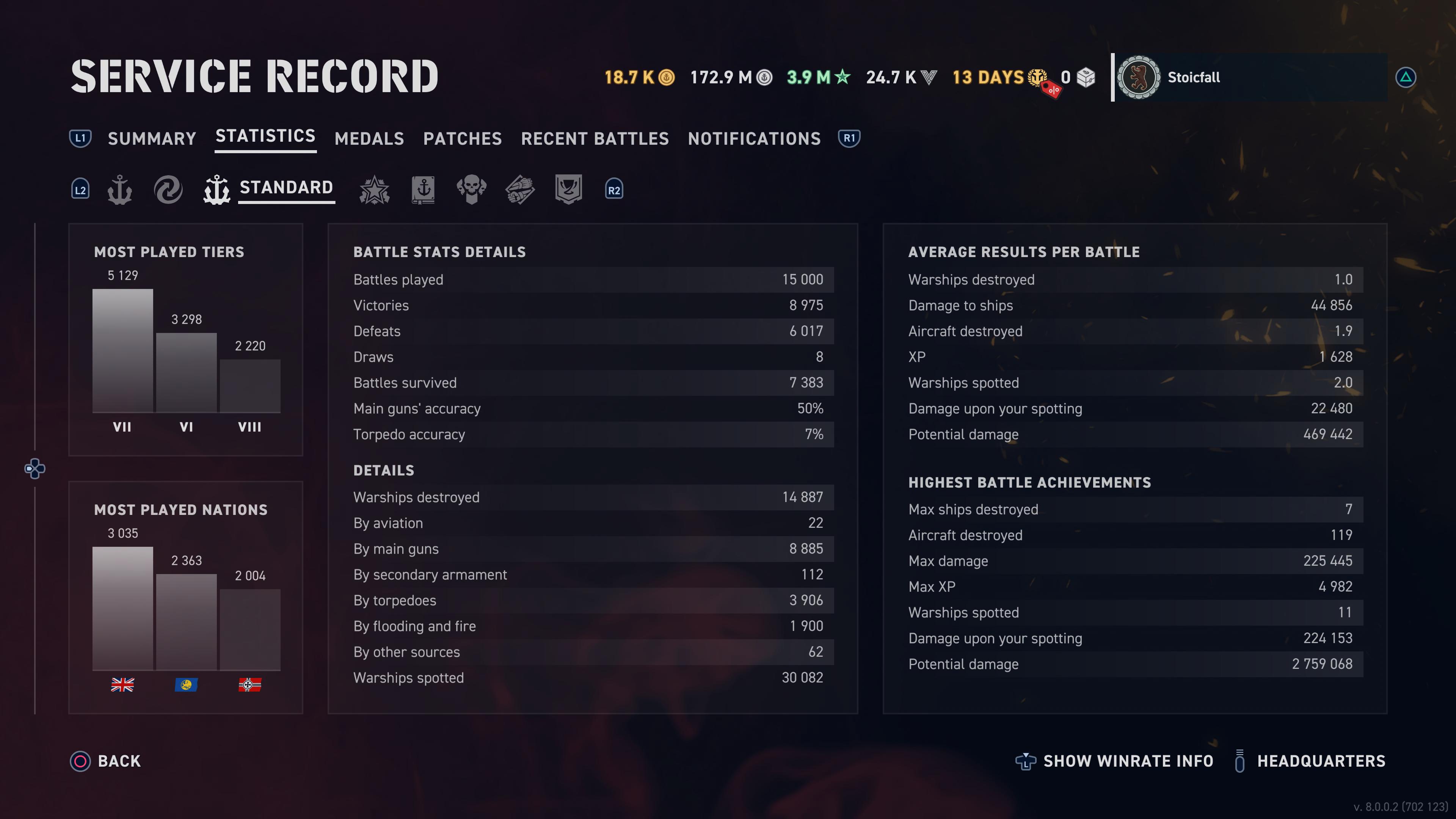
Task: Choose the plain anchor mode icon
Action: coord(120,189)
